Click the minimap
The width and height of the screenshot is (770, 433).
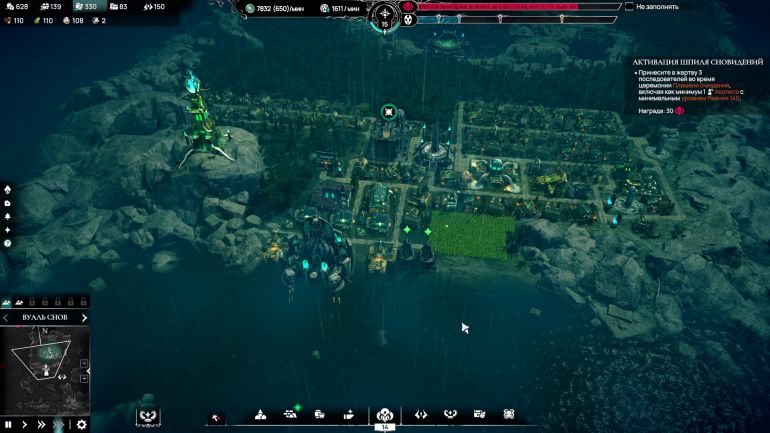pos(45,360)
